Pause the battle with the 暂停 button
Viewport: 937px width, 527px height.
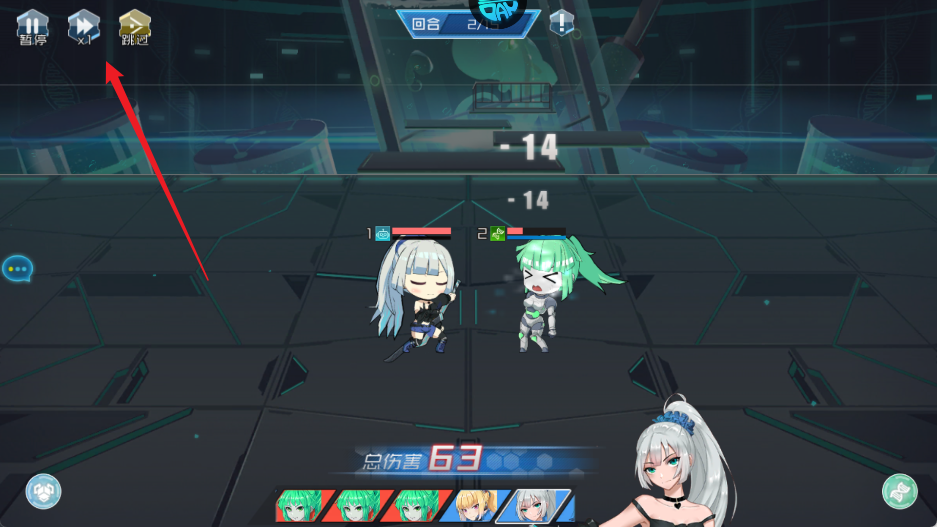[x=33, y=27]
